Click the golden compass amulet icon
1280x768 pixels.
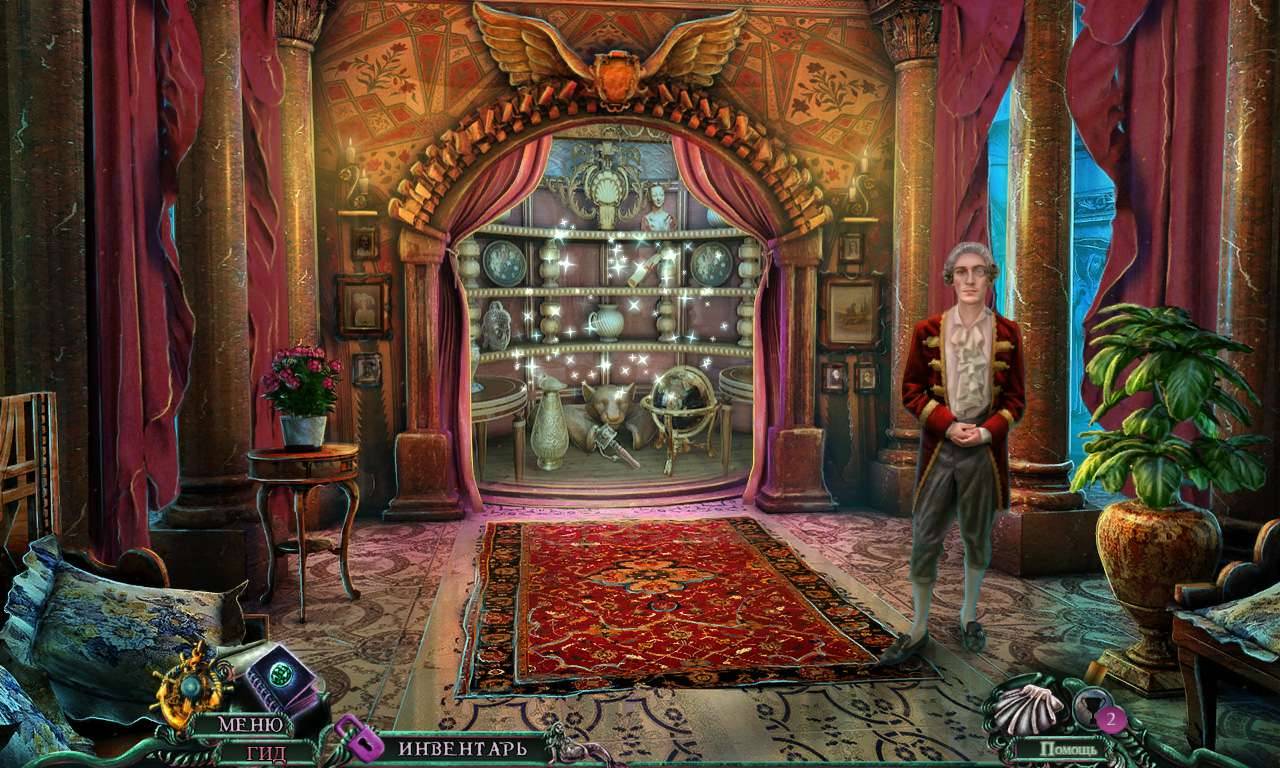pos(191,685)
